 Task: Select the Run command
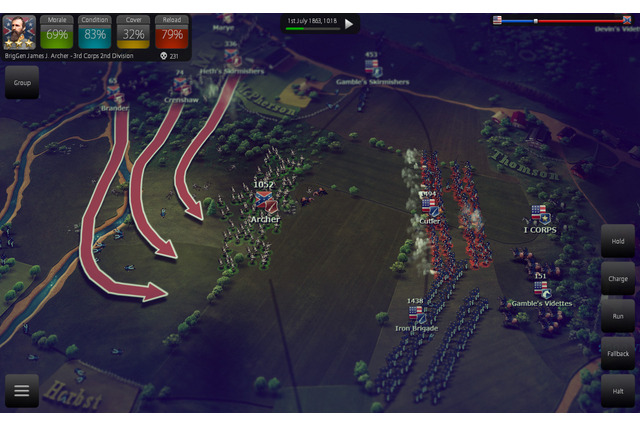(617, 315)
